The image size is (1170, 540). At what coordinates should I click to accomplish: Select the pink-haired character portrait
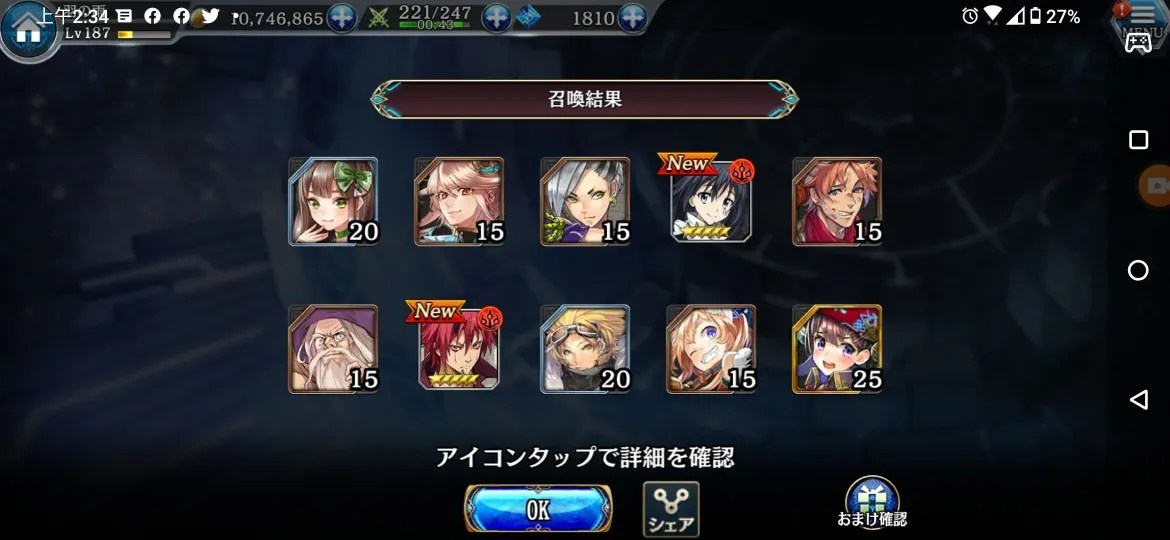pyautogui.click(x=459, y=201)
